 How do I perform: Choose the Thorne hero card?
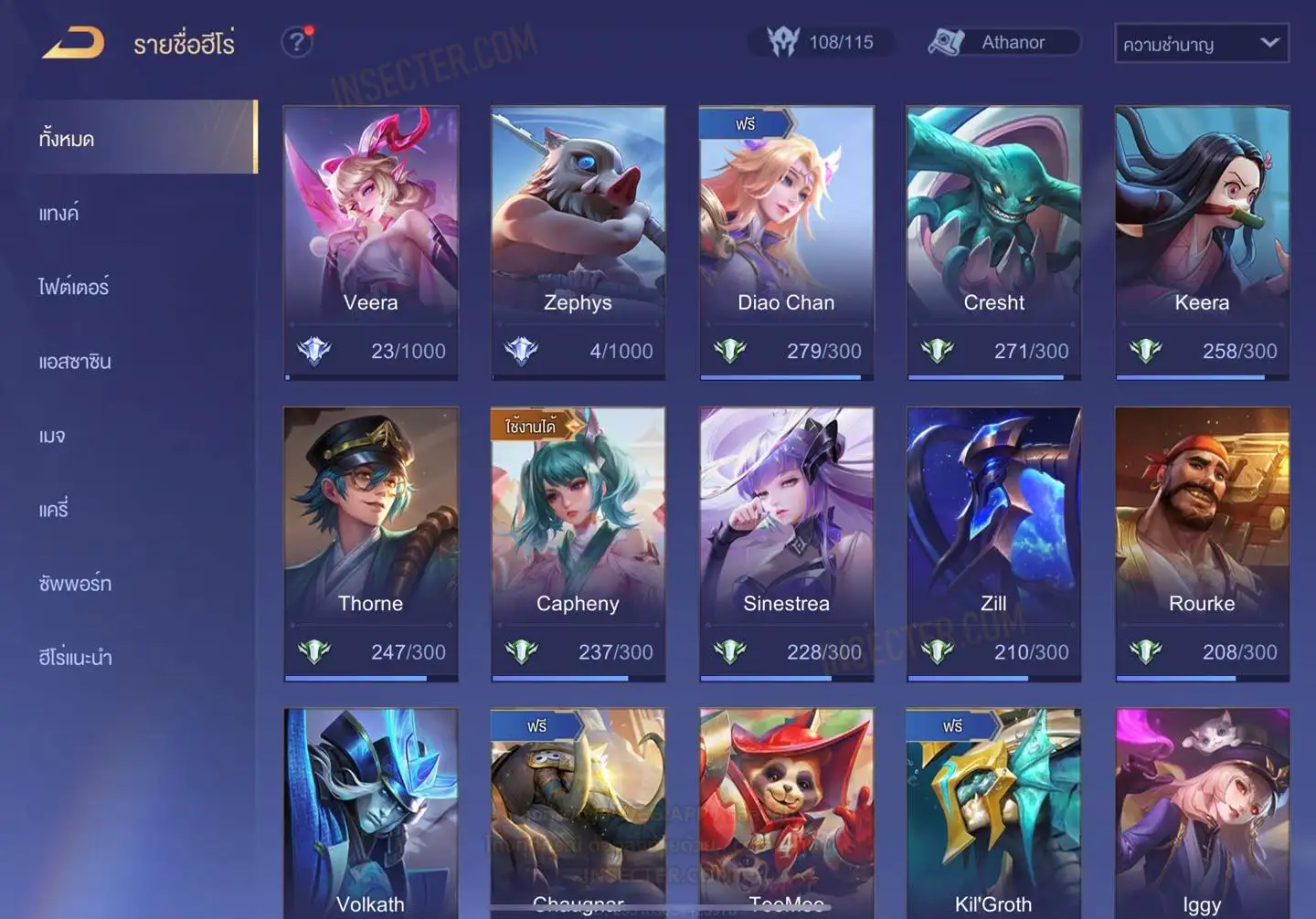[370, 544]
